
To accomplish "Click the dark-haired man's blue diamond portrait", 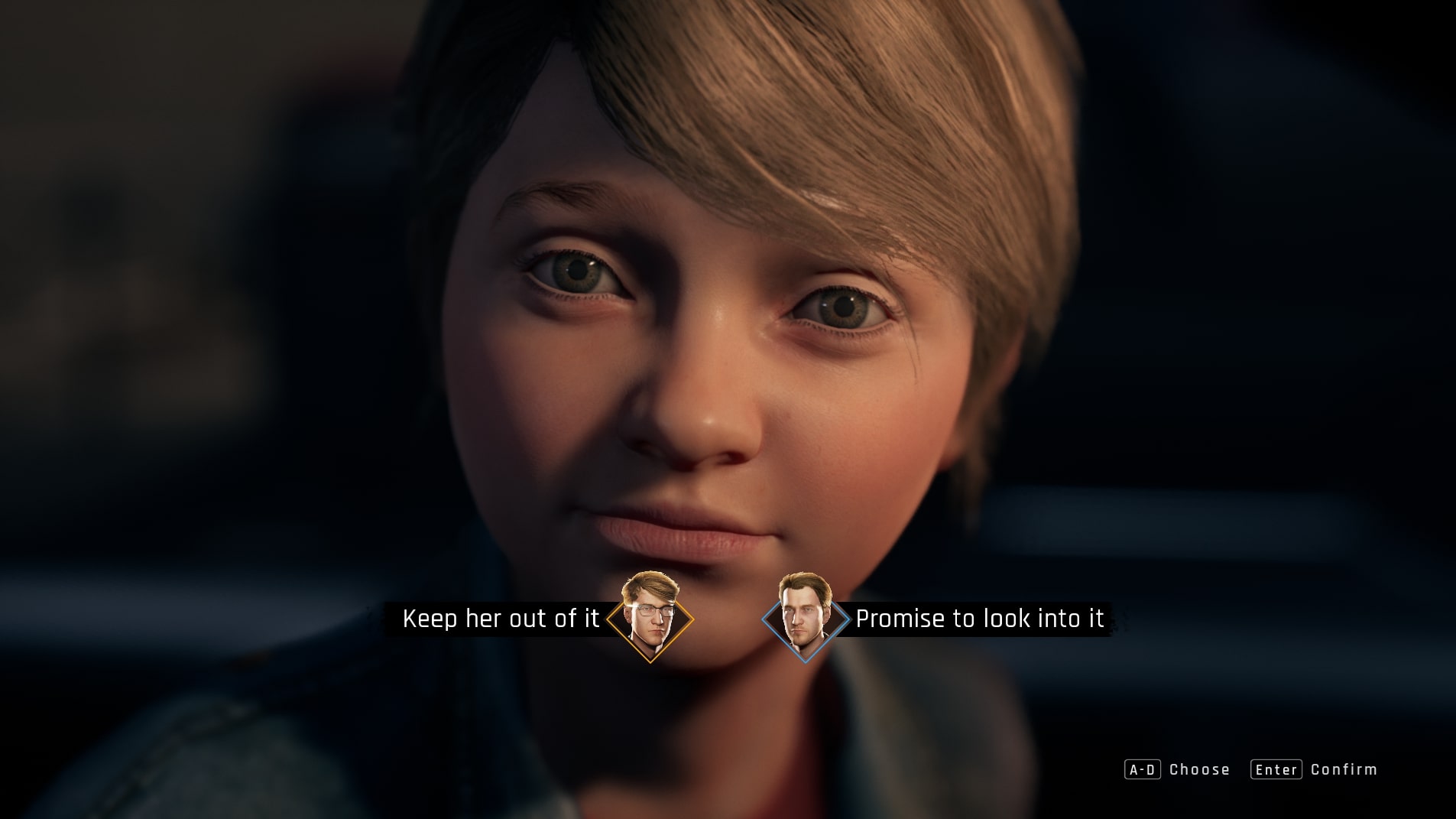I will click(x=806, y=616).
